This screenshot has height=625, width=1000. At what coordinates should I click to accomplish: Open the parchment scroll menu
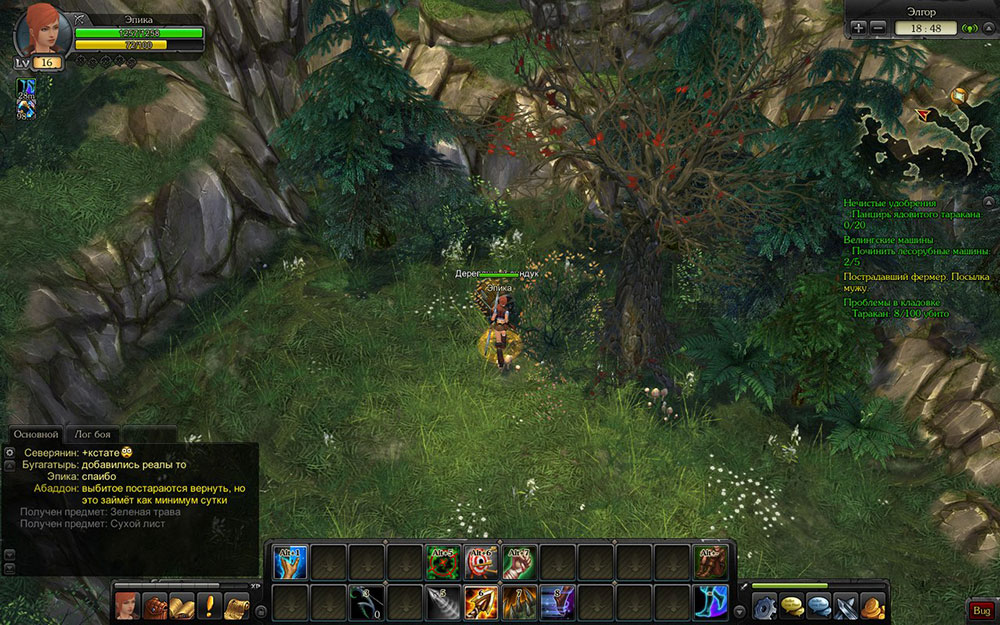236,606
